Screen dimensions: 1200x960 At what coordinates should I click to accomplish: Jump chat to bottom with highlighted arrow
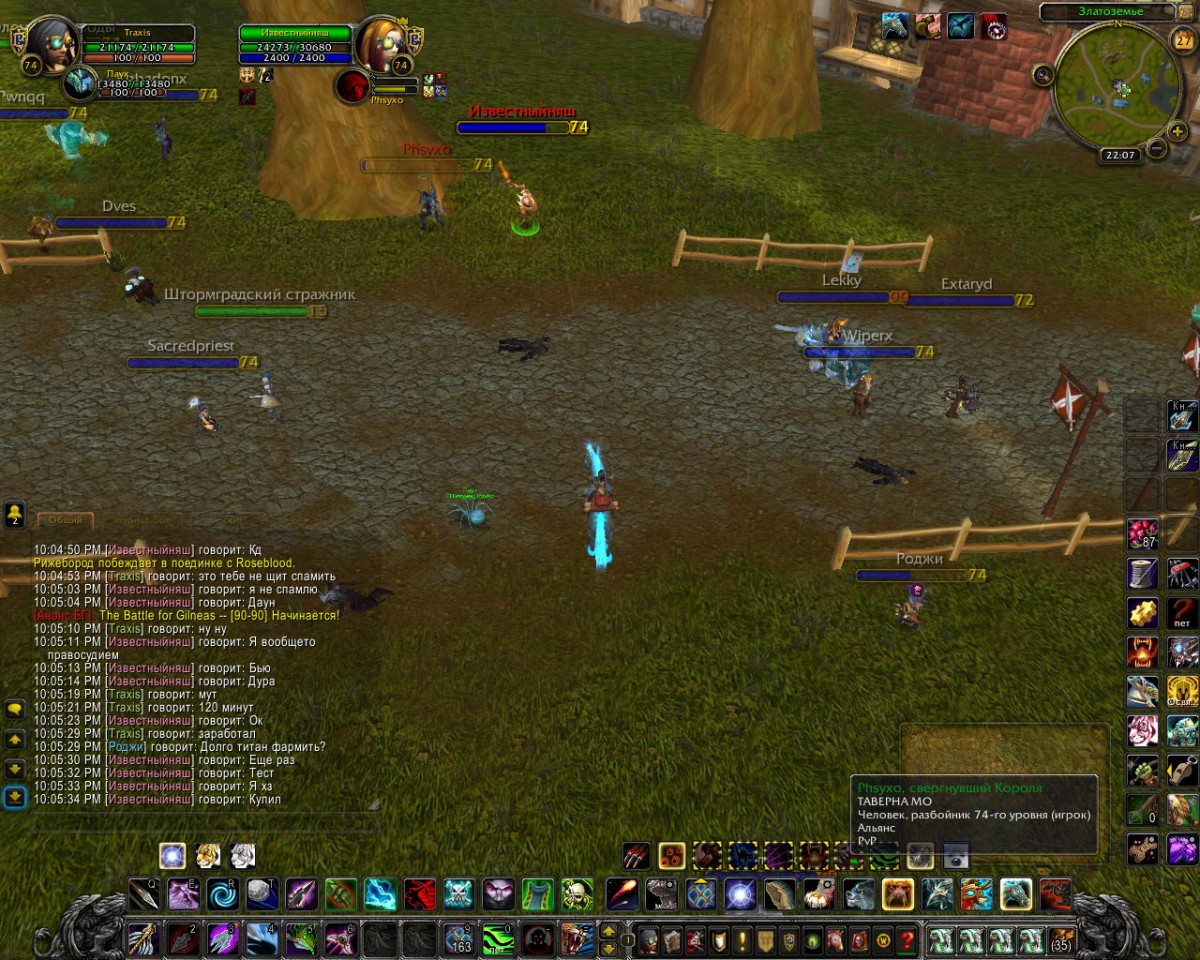tap(15, 797)
